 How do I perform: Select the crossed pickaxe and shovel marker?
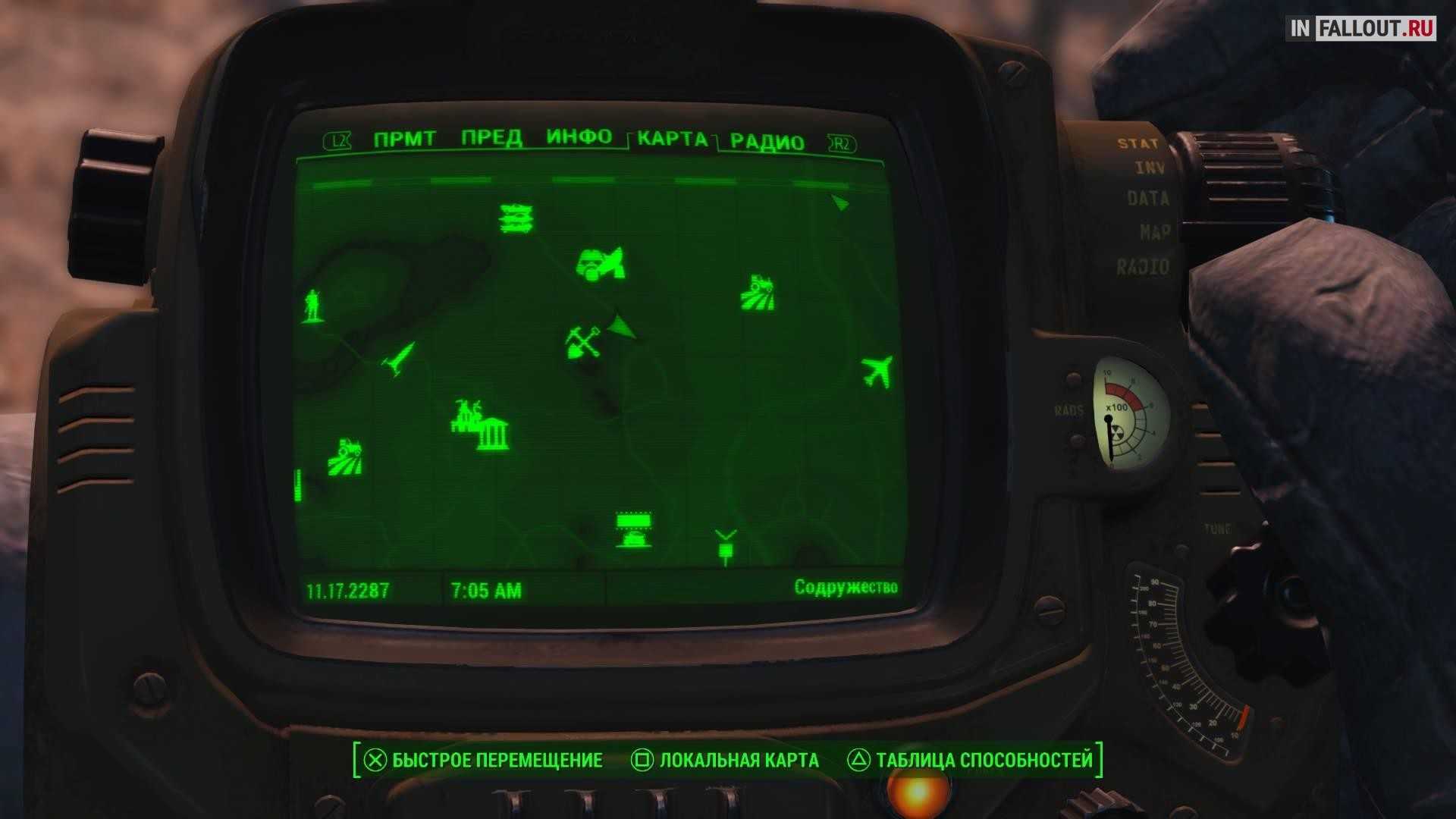tap(582, 342)
